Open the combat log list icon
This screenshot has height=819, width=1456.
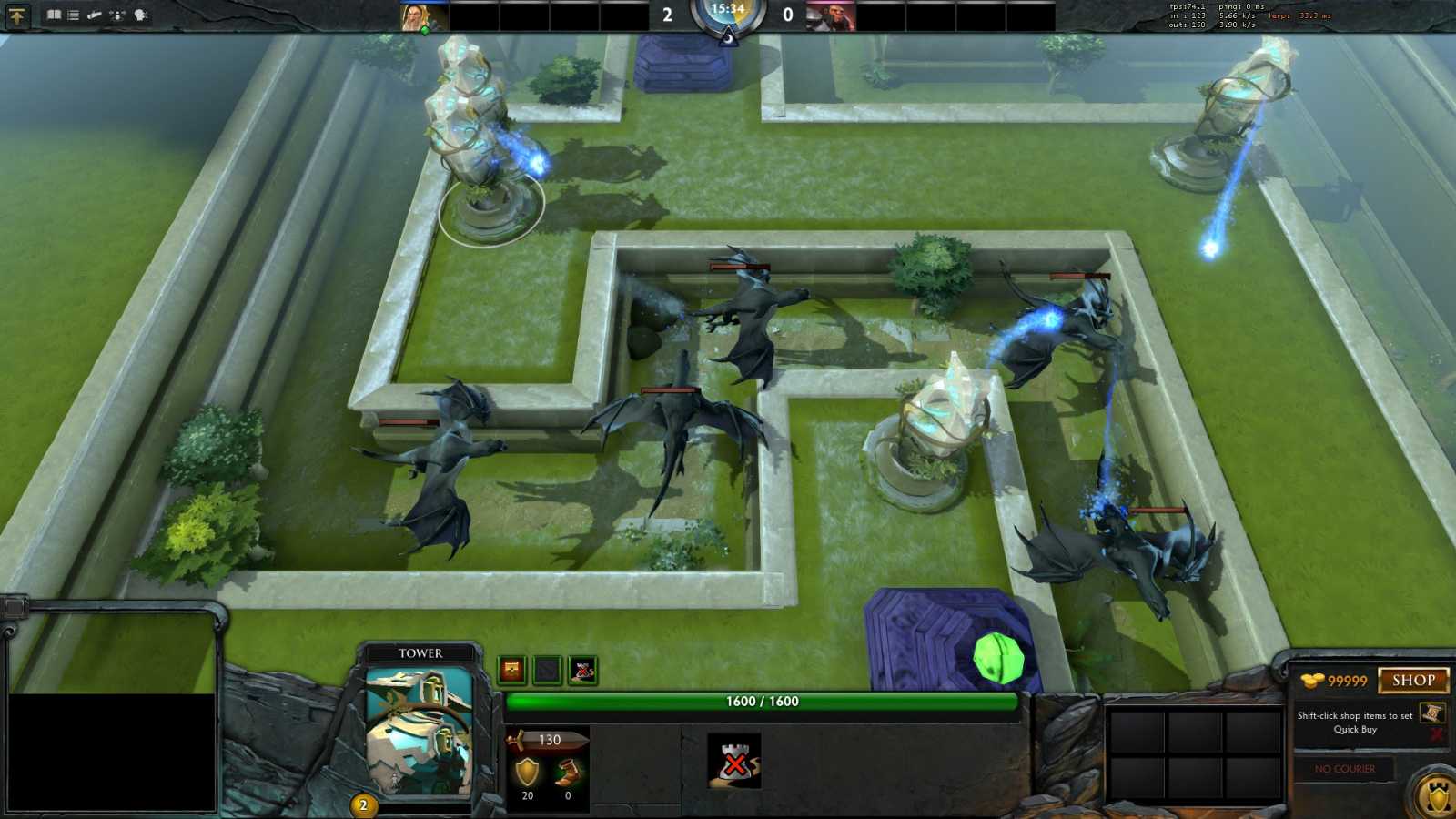tap(73, 15)
